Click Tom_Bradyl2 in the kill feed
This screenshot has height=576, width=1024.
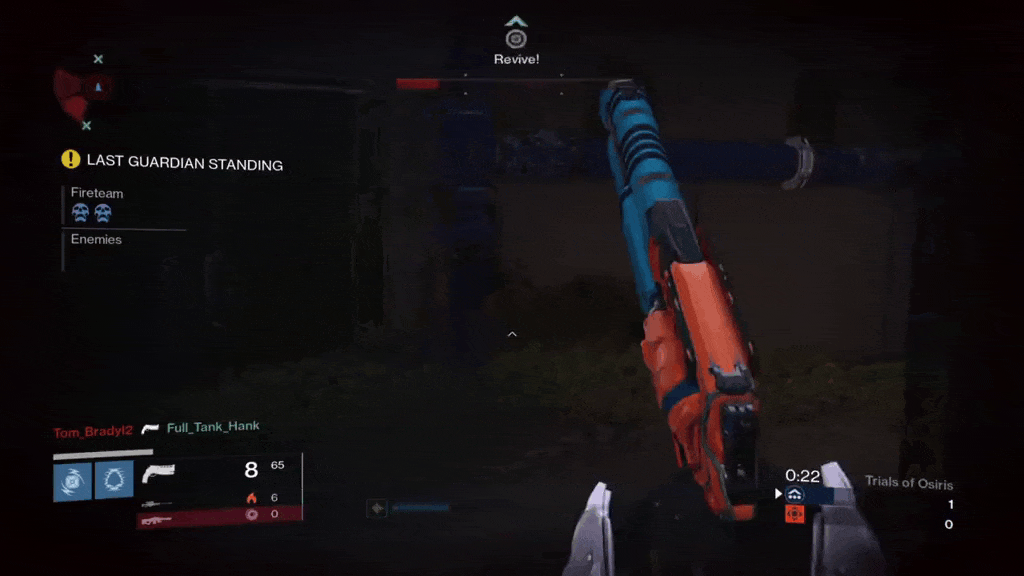pos(93,432)
